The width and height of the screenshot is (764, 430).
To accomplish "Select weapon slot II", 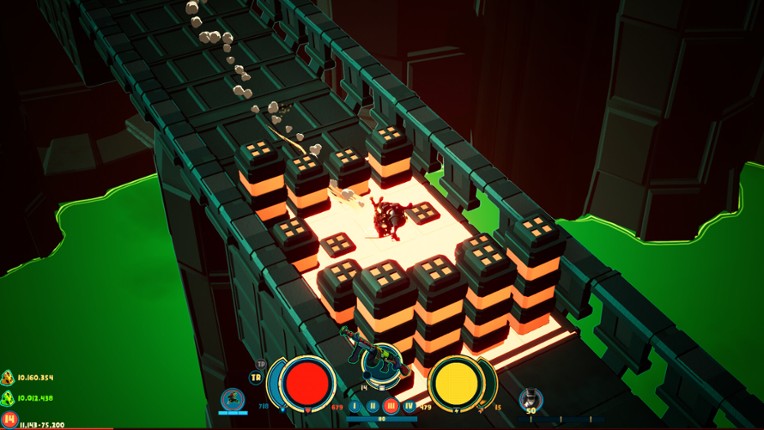I will [373, 407].
